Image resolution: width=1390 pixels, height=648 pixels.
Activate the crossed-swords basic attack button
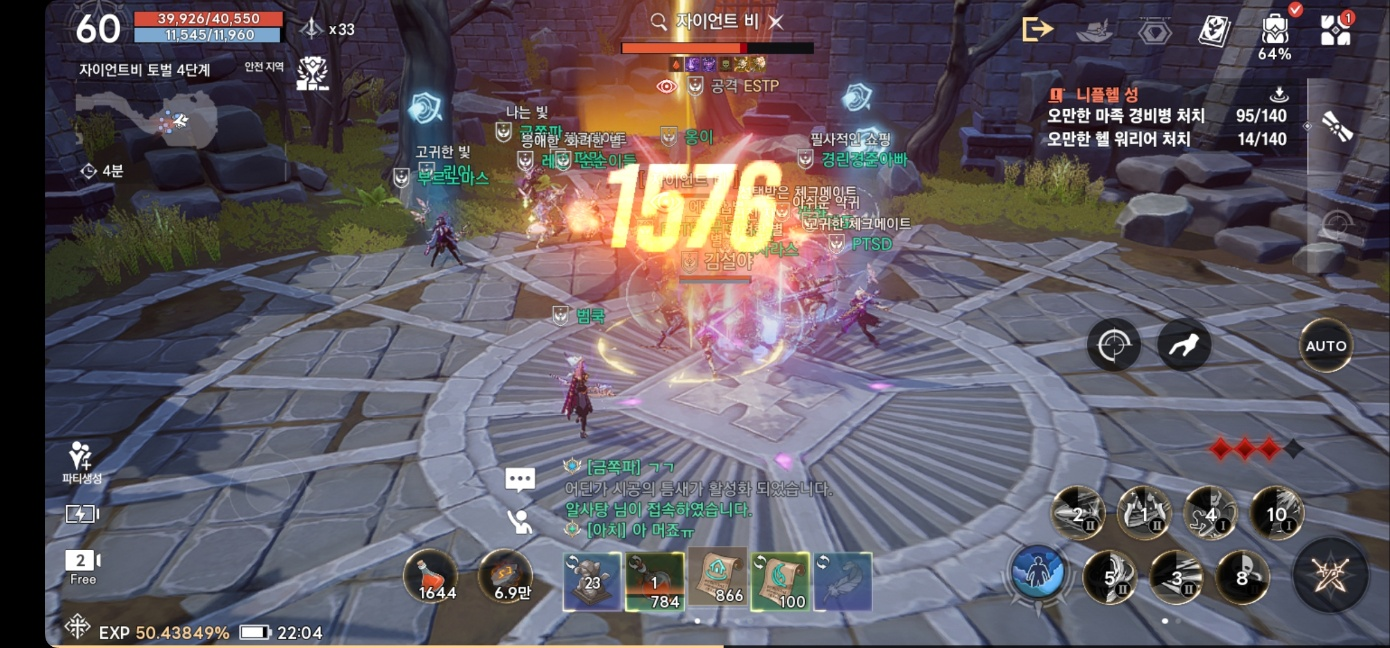pyautogui.click(x=1330, y=575)
